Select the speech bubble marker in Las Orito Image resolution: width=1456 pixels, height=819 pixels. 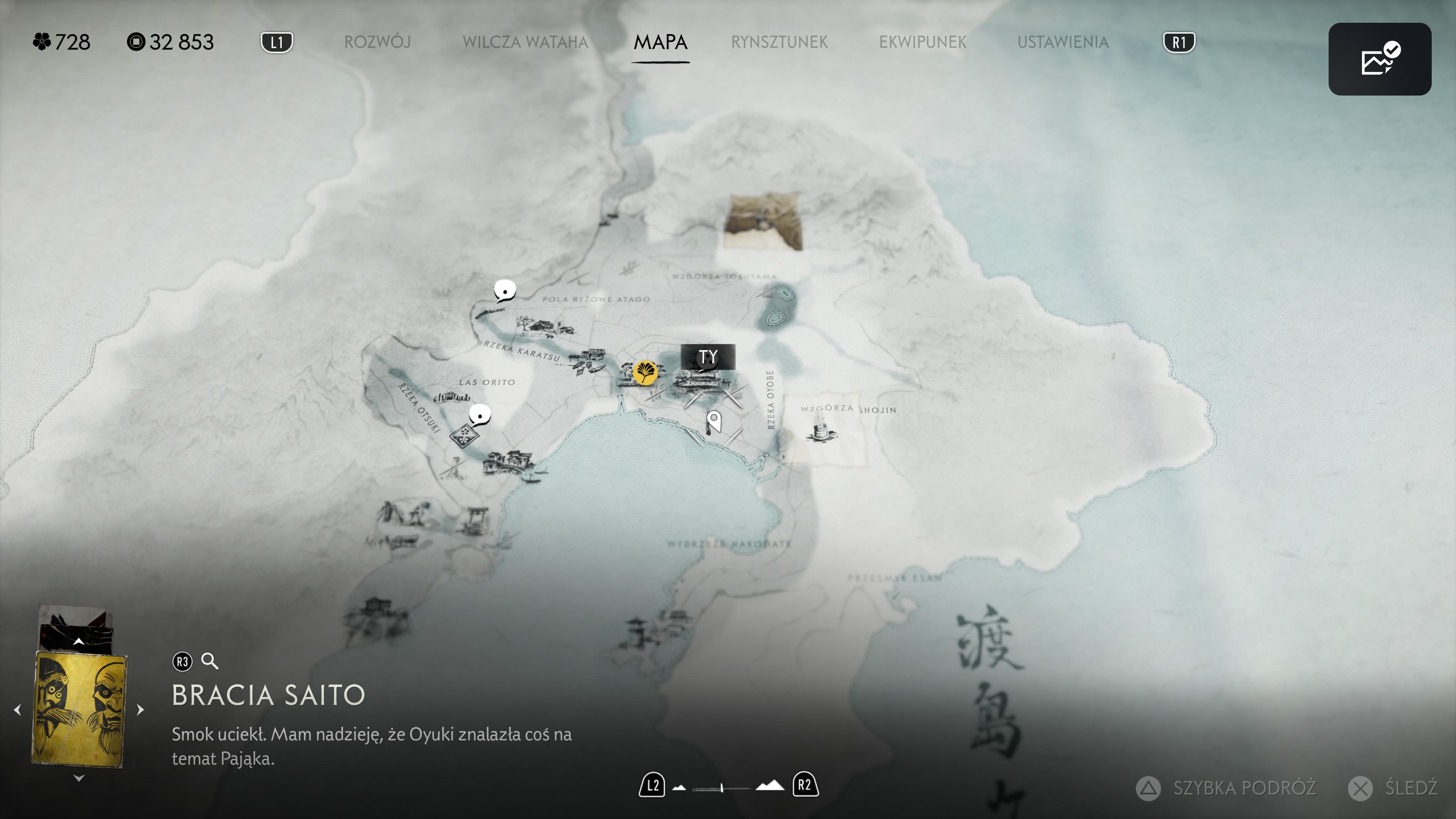pos(480,415)
